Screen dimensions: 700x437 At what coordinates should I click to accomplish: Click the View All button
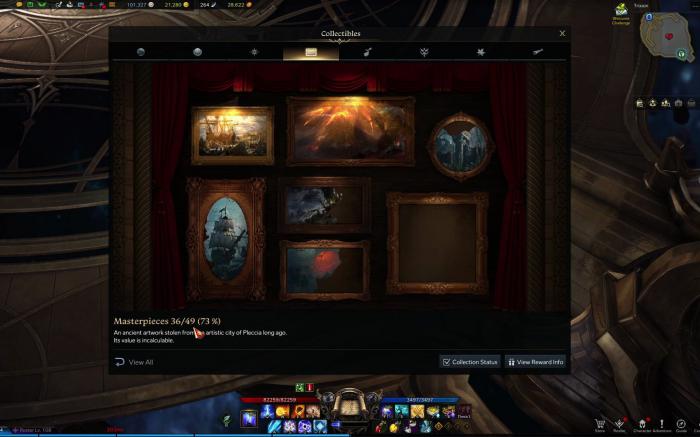click(134, 362)
